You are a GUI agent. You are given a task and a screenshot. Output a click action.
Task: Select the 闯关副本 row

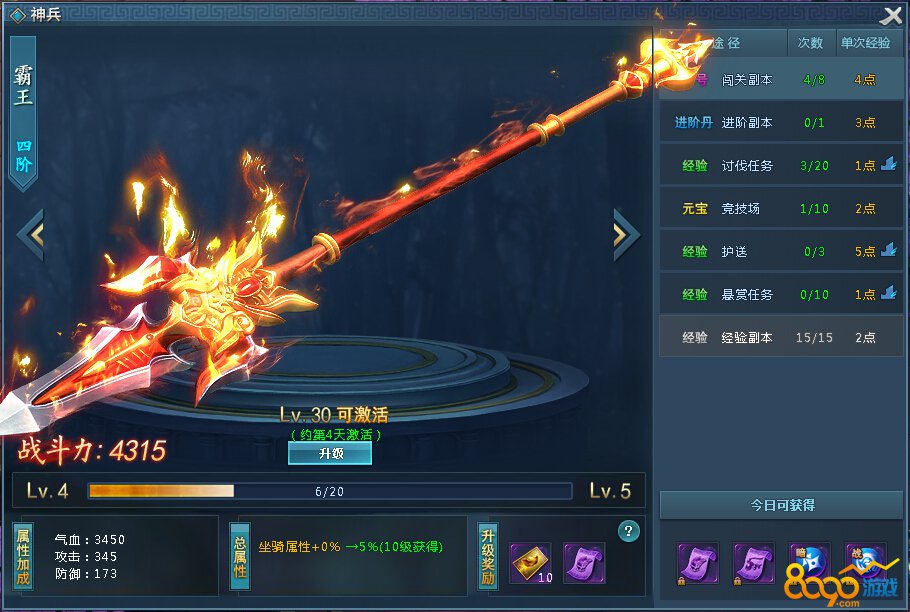pyautogui.click(x=781, y=80)
